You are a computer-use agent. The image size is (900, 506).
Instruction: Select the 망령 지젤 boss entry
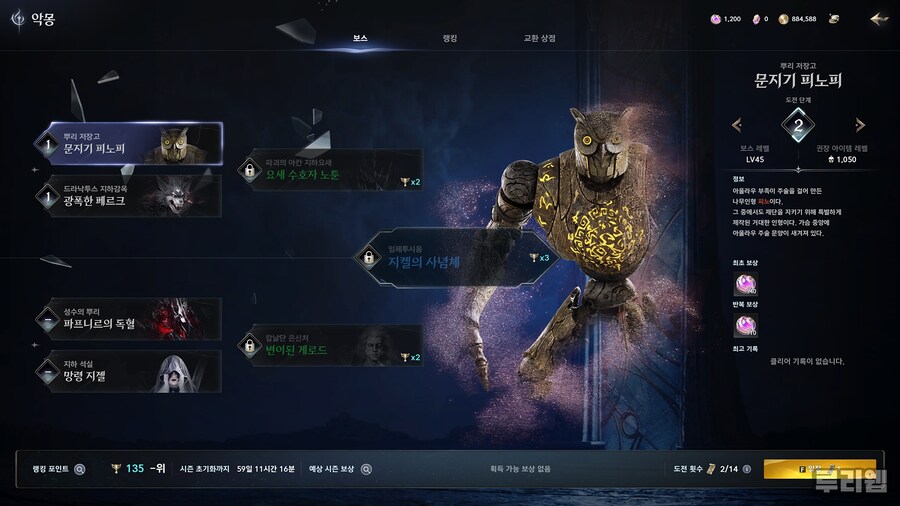pyautogui.click(x=128, y=371)
